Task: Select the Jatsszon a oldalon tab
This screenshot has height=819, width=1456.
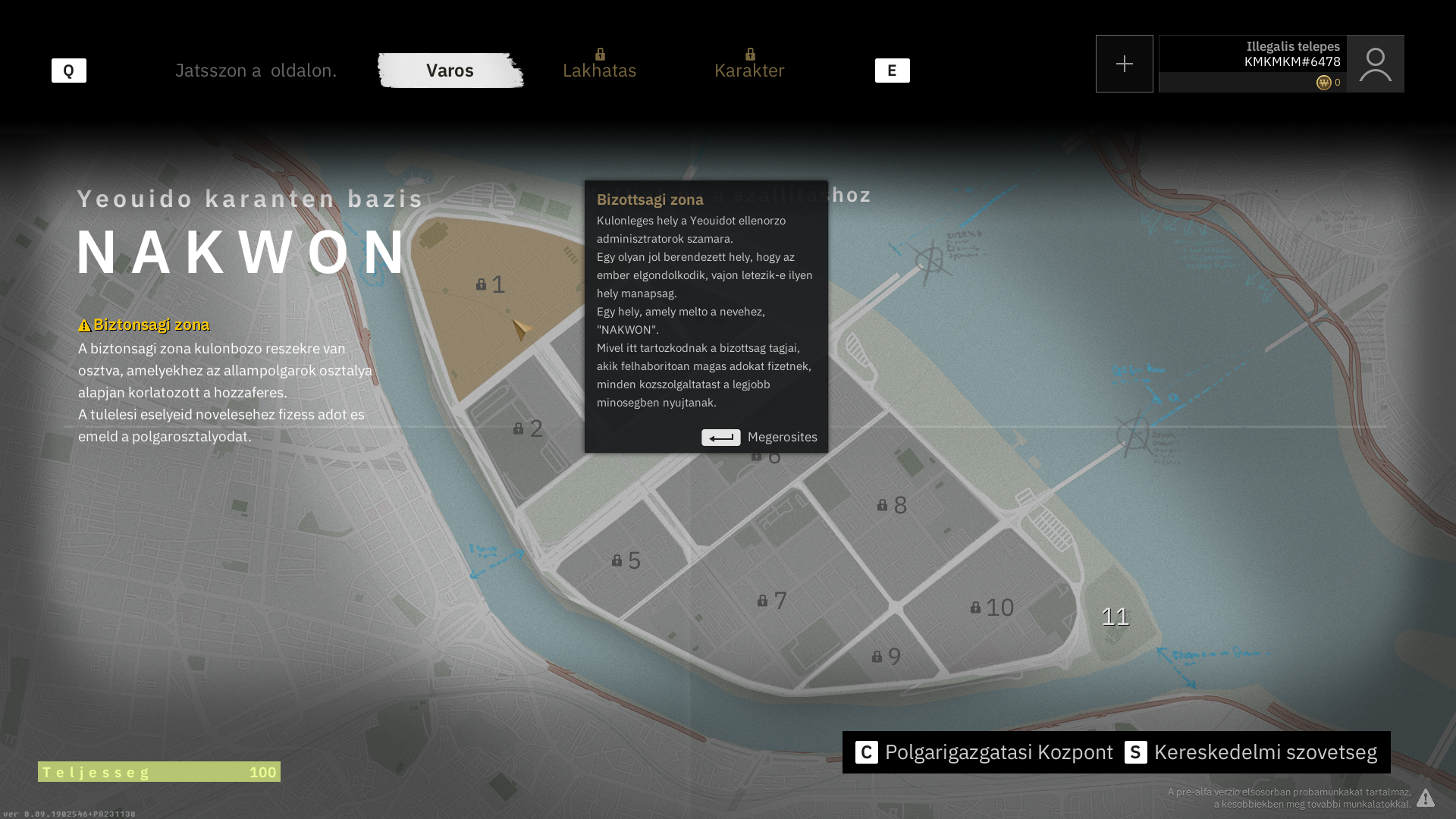Action: point(256,71)
